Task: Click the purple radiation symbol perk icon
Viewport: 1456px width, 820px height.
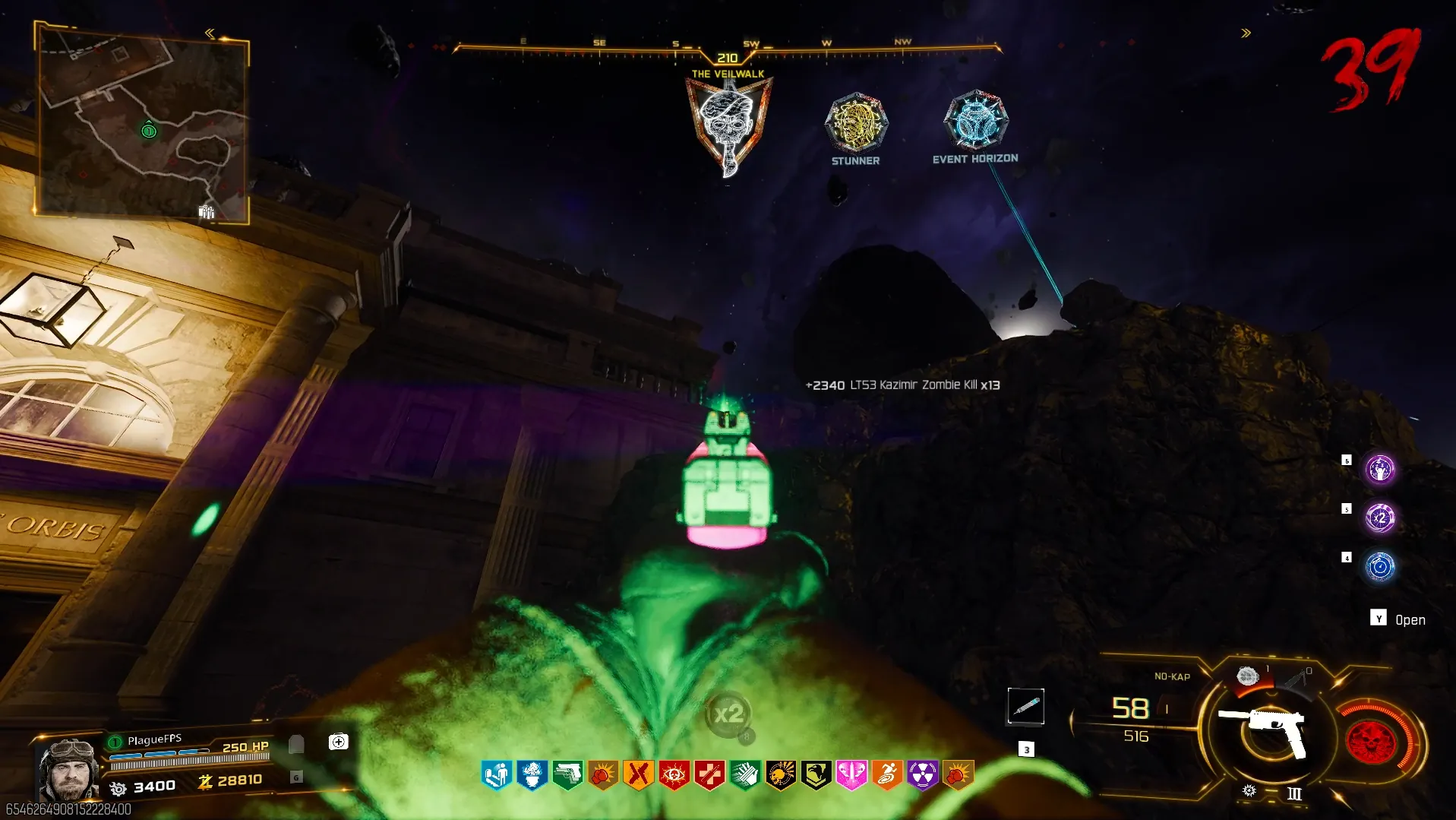Action: [x=922, y=775]
